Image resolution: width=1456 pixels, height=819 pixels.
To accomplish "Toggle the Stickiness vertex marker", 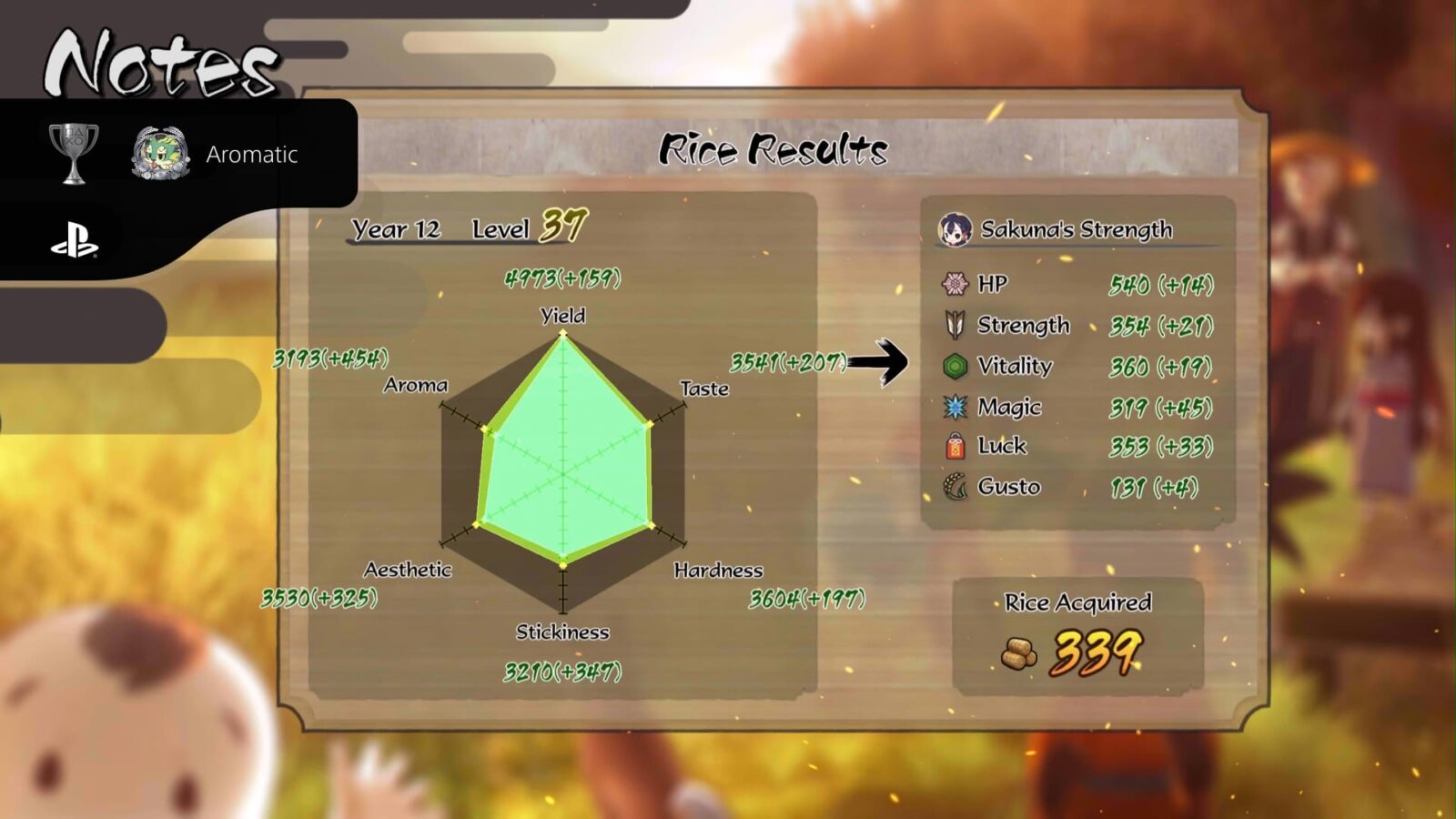I will point(564,567).
